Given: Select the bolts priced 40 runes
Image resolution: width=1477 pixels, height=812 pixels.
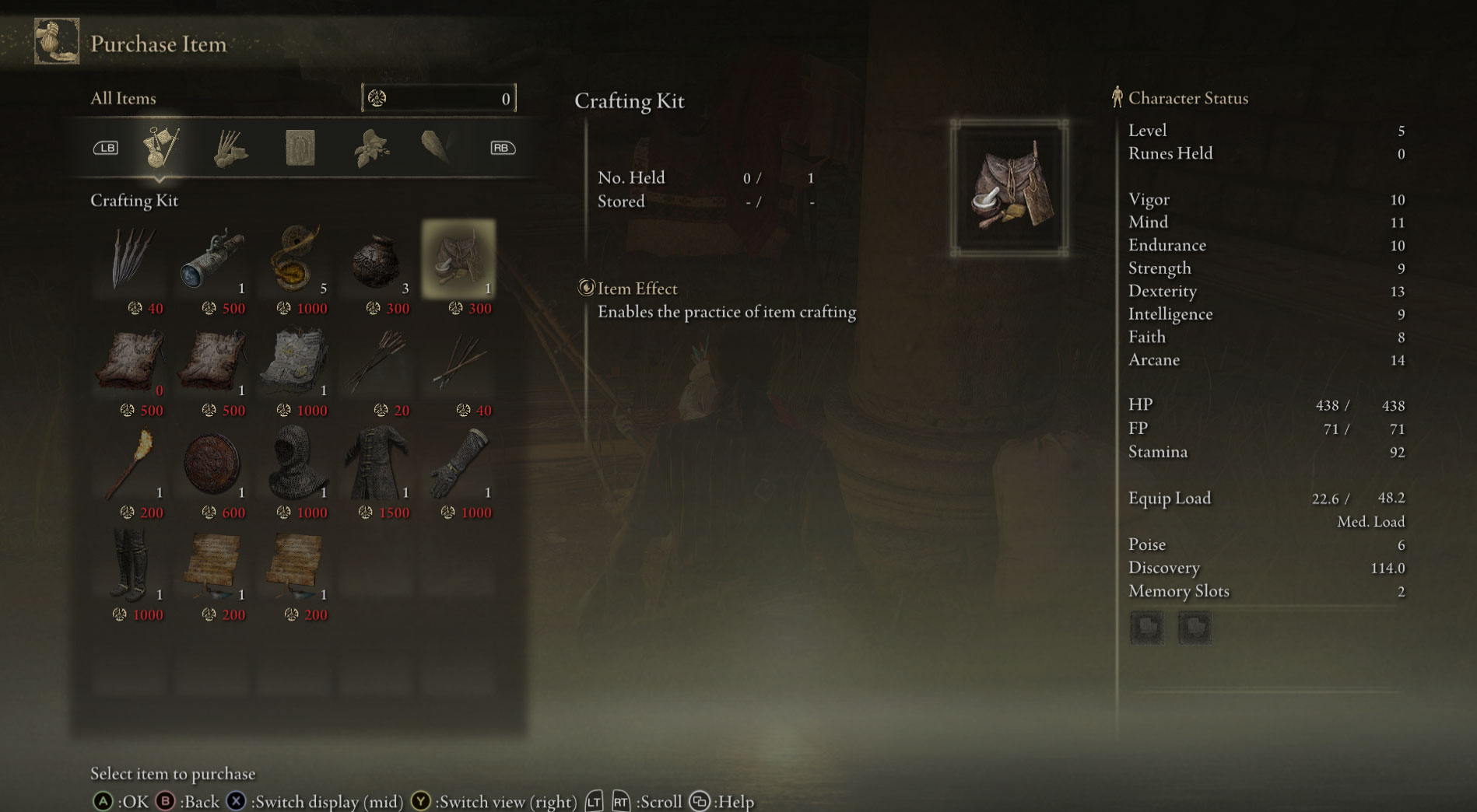Looking at the screenshot, I should (x=458, y=361).
